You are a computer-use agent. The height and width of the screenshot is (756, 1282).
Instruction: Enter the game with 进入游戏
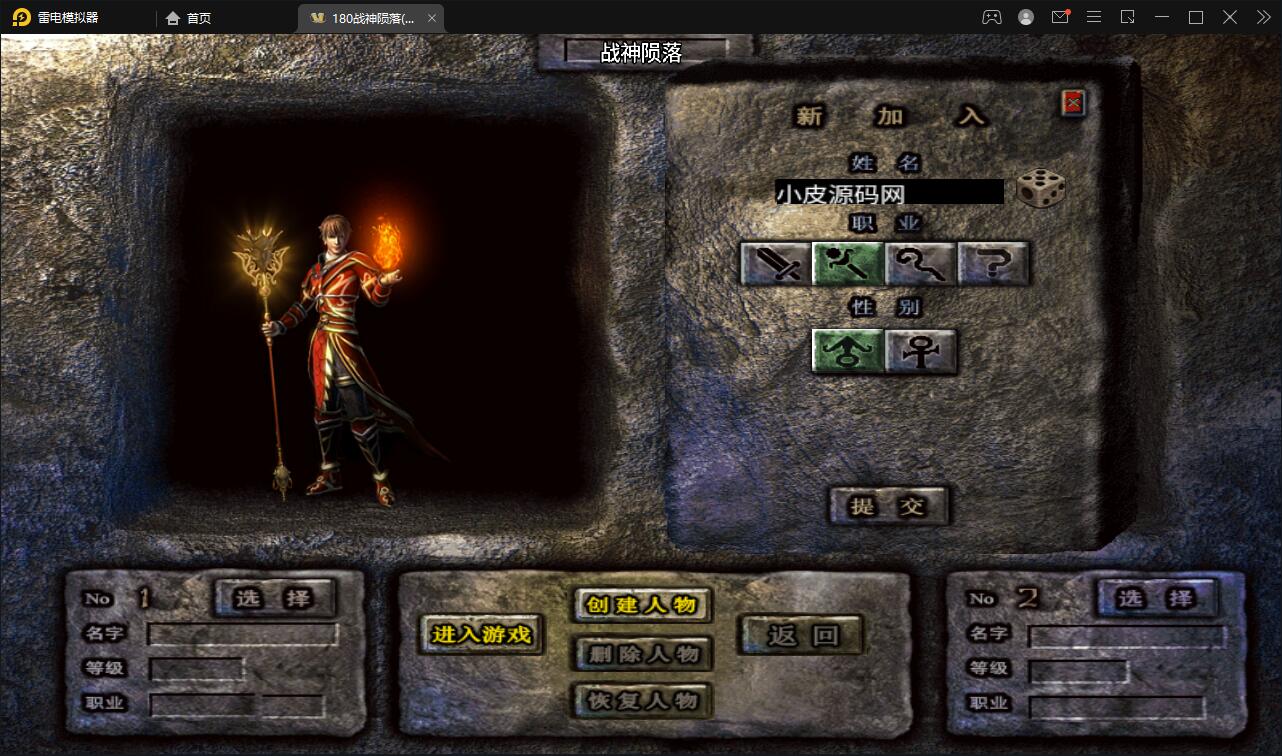pos(481,634)
